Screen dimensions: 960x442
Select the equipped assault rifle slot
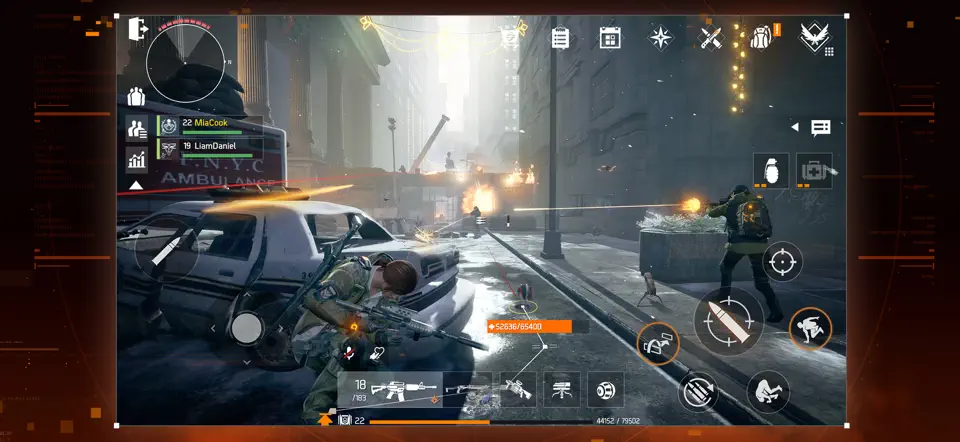point(392,390)
